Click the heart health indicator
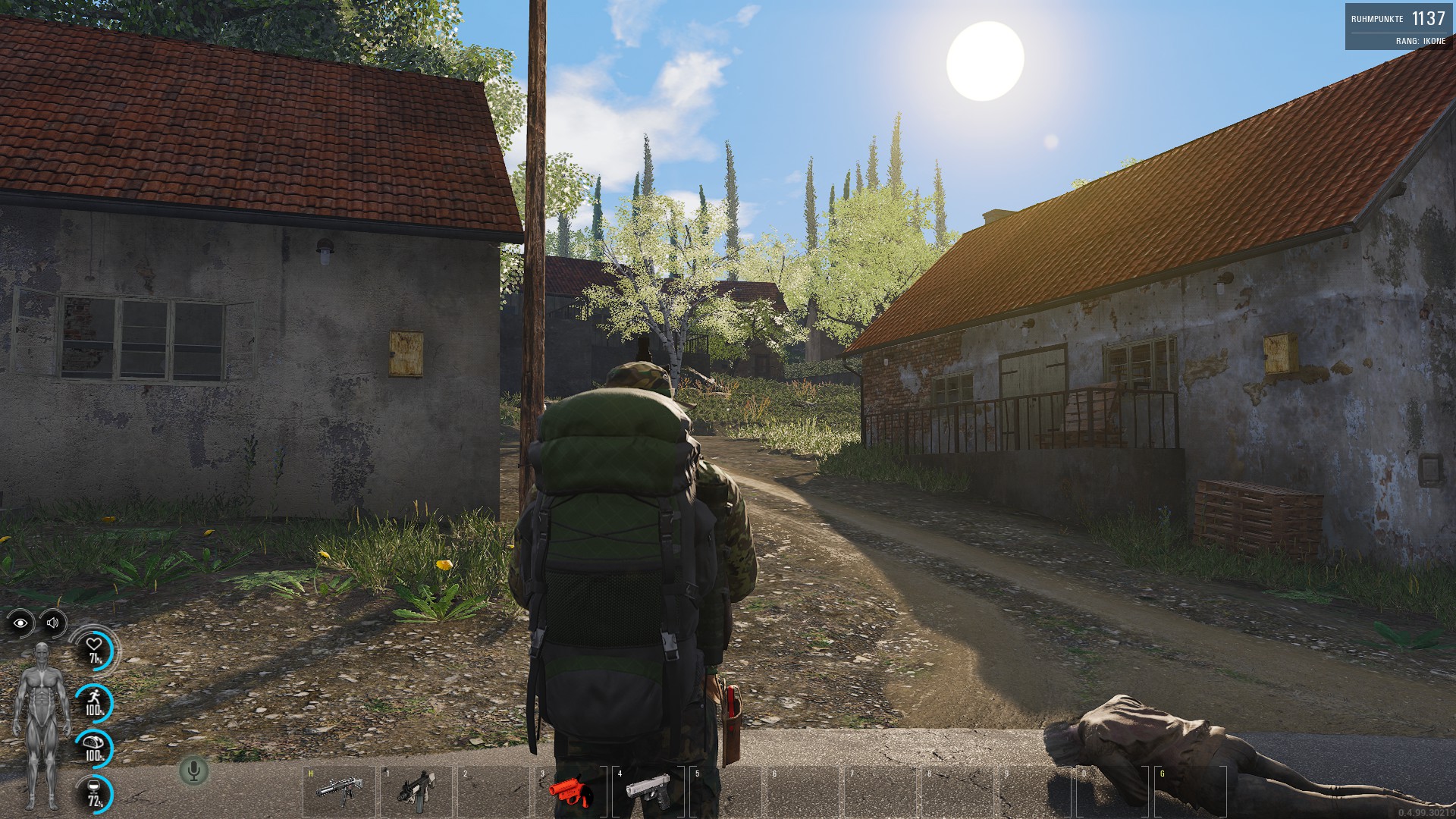The height and width of the screenshot is (819, 1456). pyautogui.click(x=95, y=651)
